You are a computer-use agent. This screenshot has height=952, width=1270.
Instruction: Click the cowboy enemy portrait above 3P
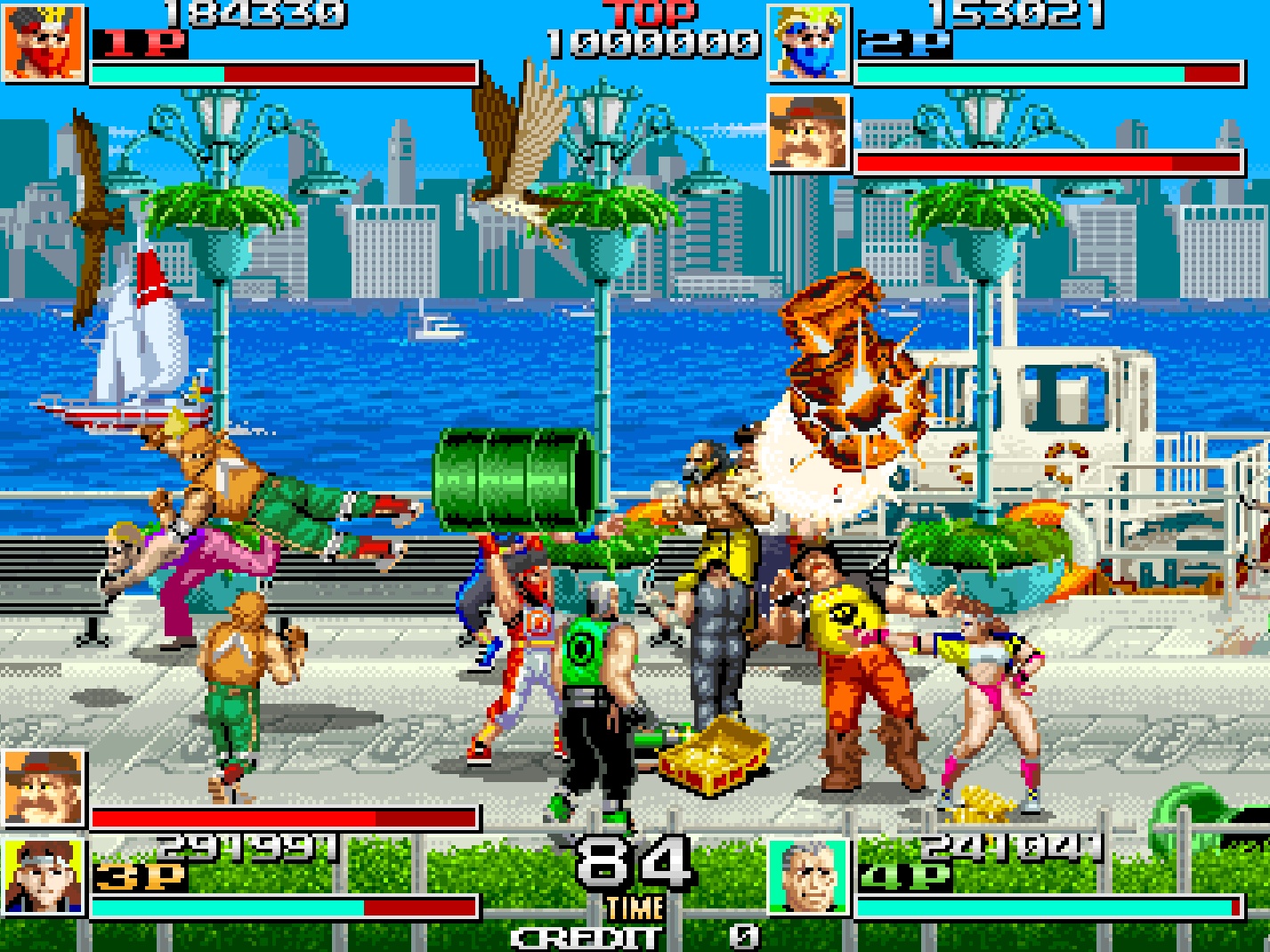(x=44, y=788)
